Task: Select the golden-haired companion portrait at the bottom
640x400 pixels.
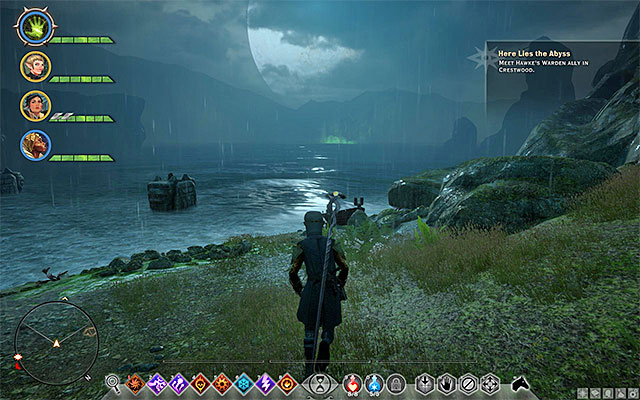Action: click(x=35, y=145)
